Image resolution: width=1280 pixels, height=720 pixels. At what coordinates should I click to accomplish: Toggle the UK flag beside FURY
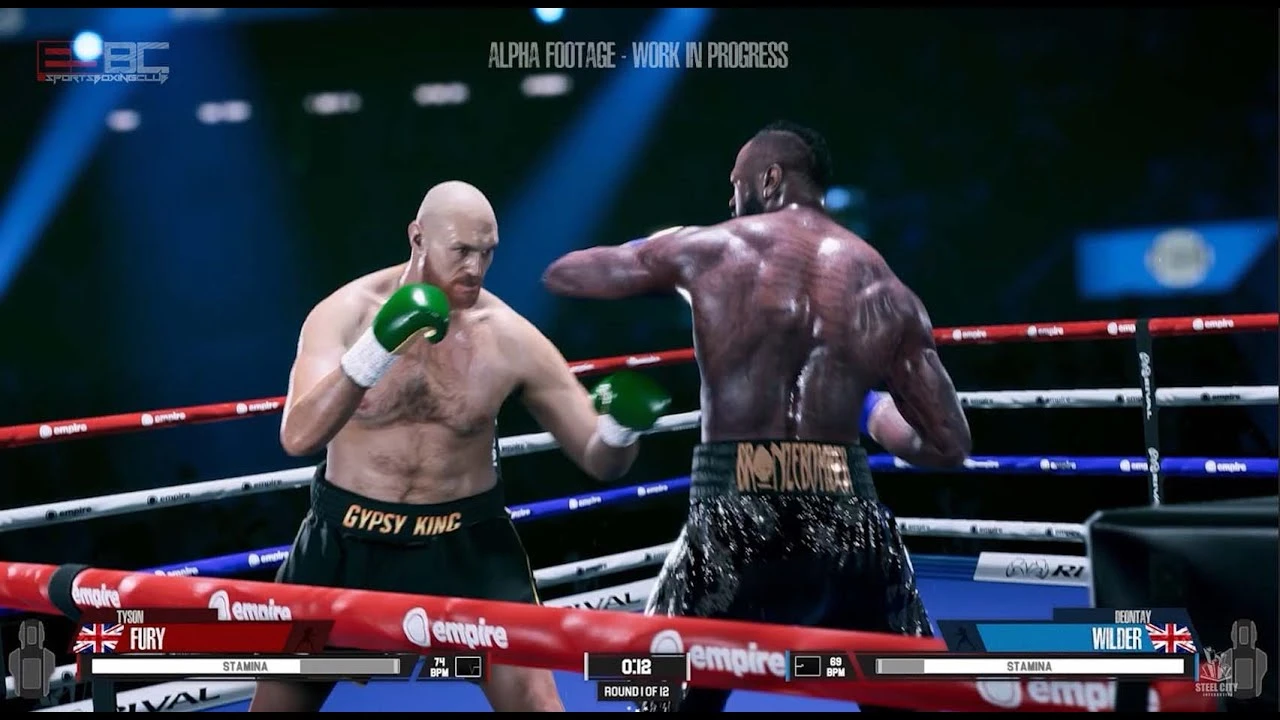pyautogui.click(x=96, y=636)
